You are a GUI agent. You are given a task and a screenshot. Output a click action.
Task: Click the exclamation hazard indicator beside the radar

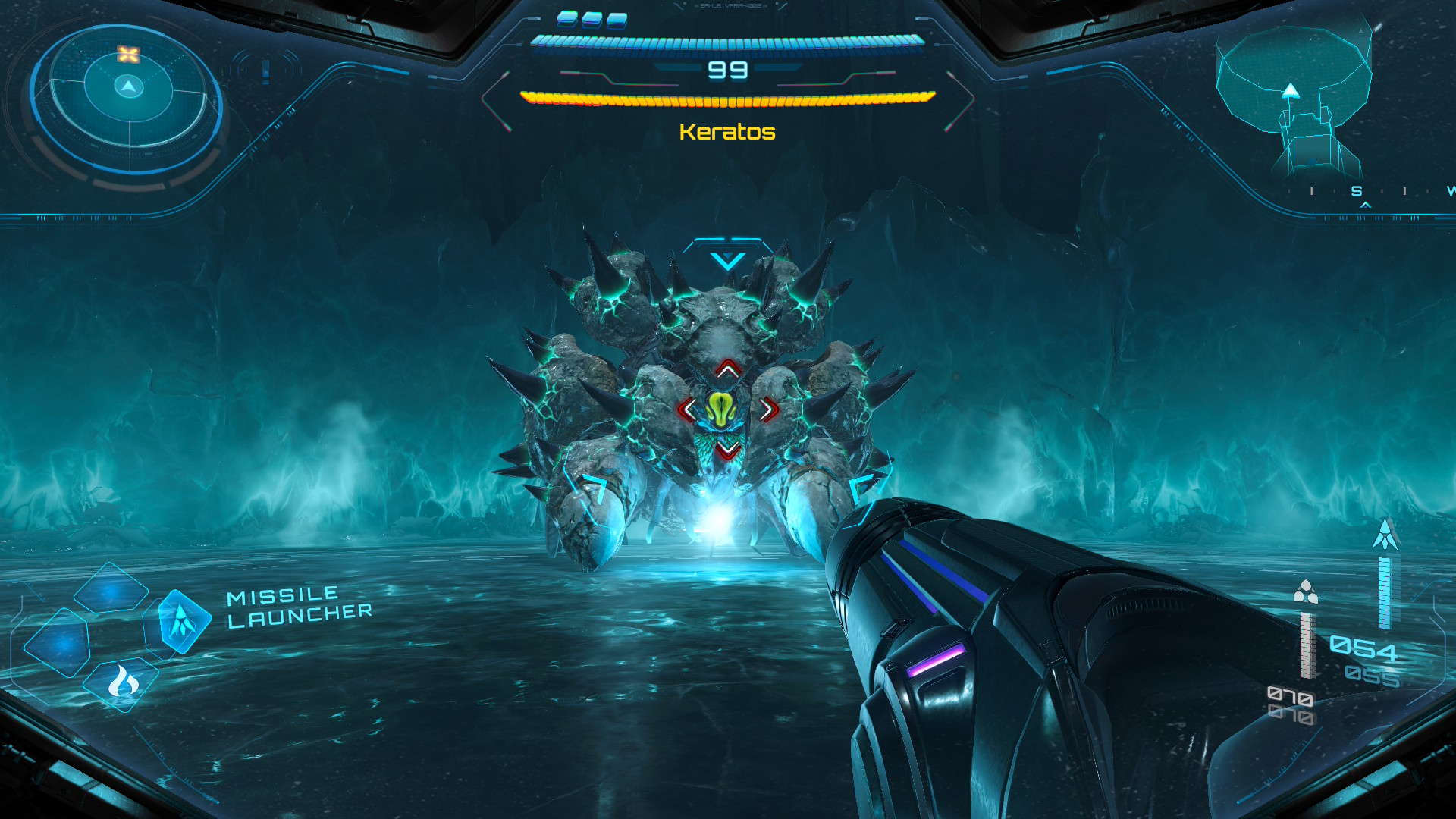point(265,71)
